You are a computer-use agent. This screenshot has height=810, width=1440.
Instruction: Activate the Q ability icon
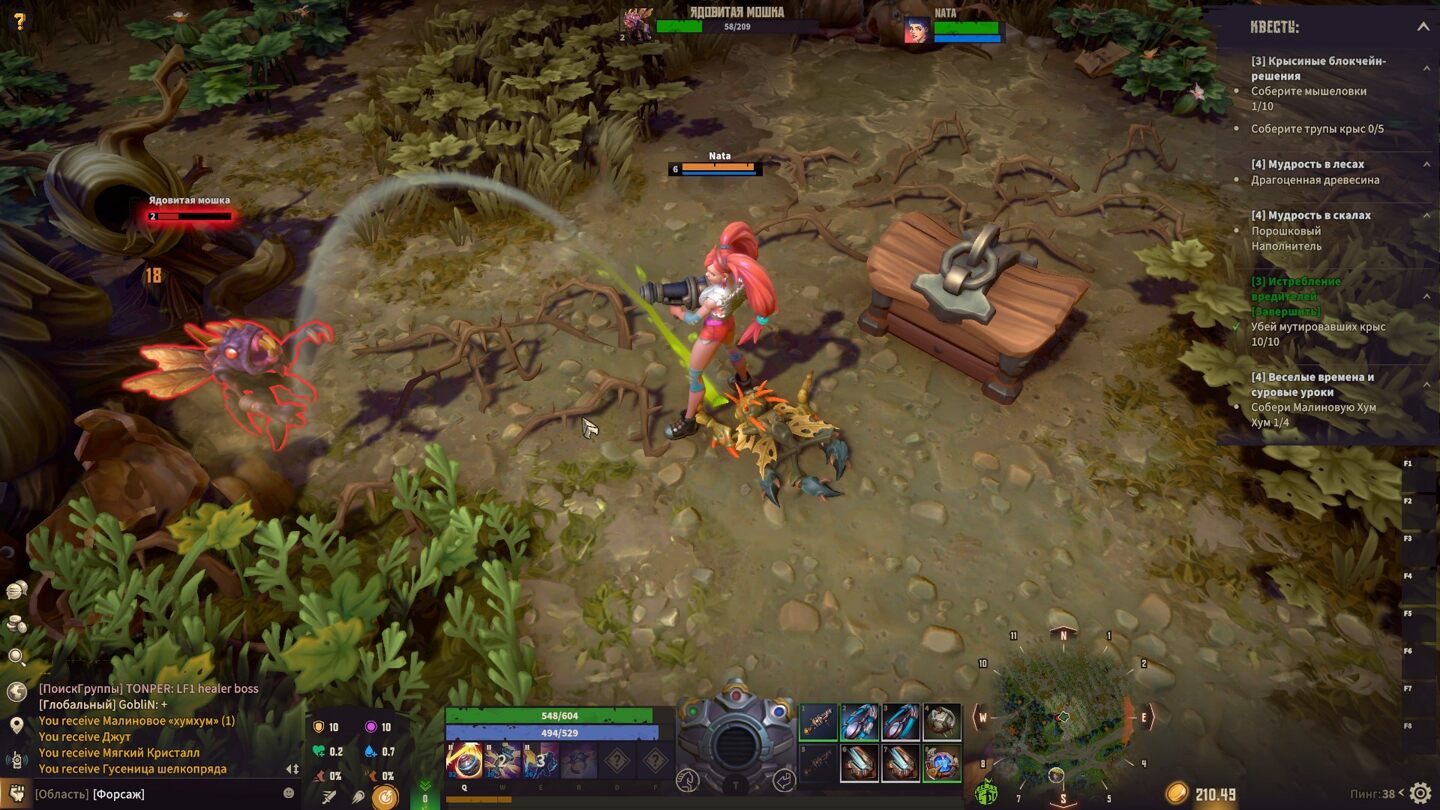pyautogui.click(x=464, y=761)
